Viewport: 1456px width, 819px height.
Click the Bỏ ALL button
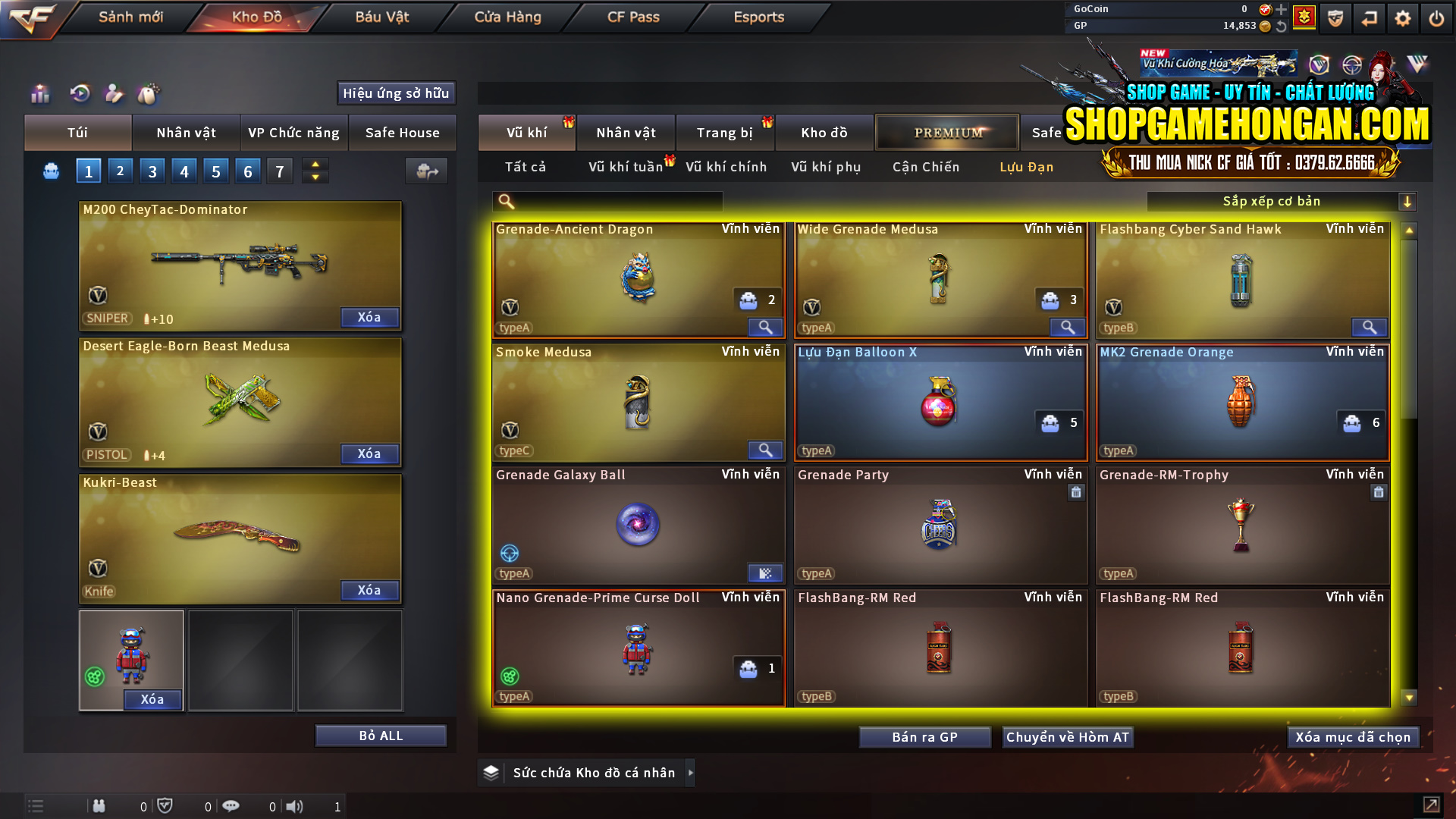pyautogui.click(x=380, y=735)
